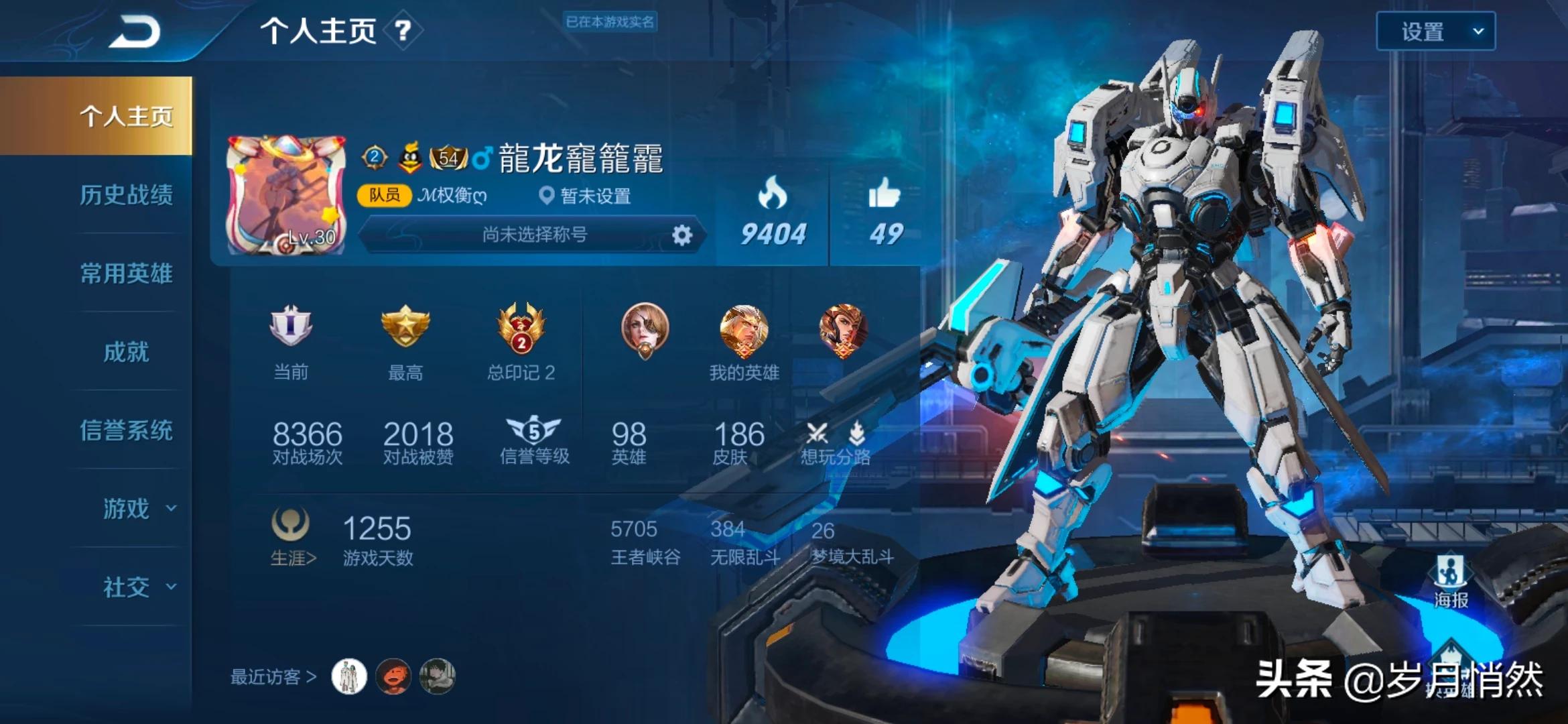Screen dimensions: 1568x724
Task: View the 最高 rank gold badge
Action: pyautogui.click(x=405, y=326)
